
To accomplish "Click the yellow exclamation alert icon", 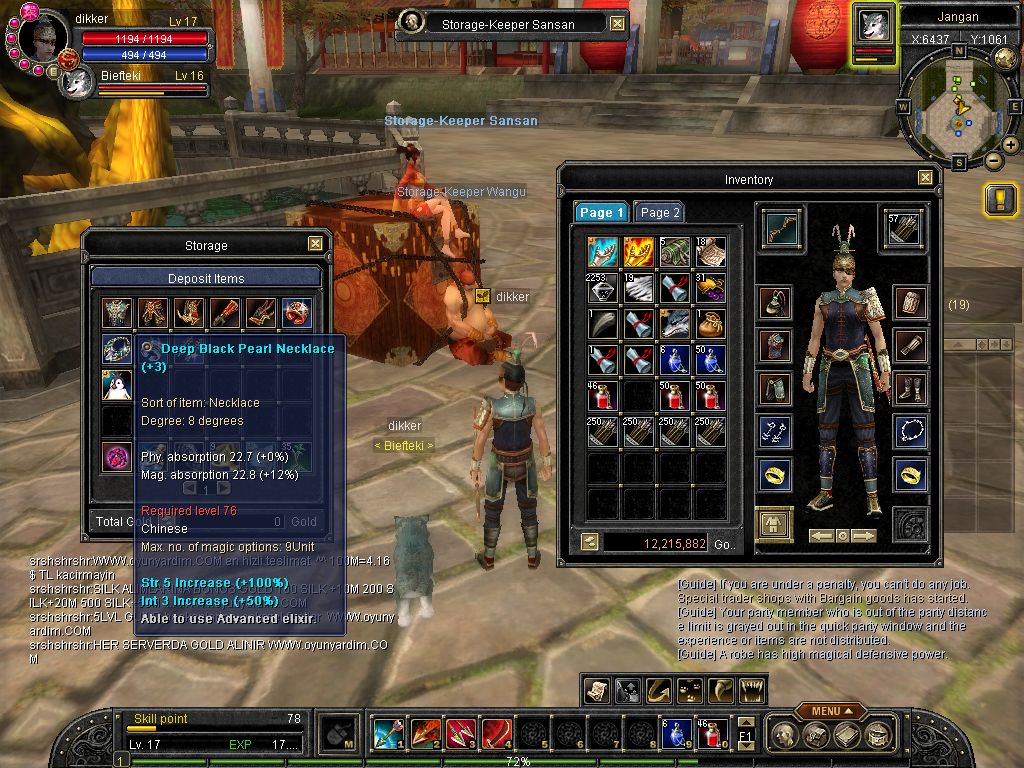I will [1000, 199].
